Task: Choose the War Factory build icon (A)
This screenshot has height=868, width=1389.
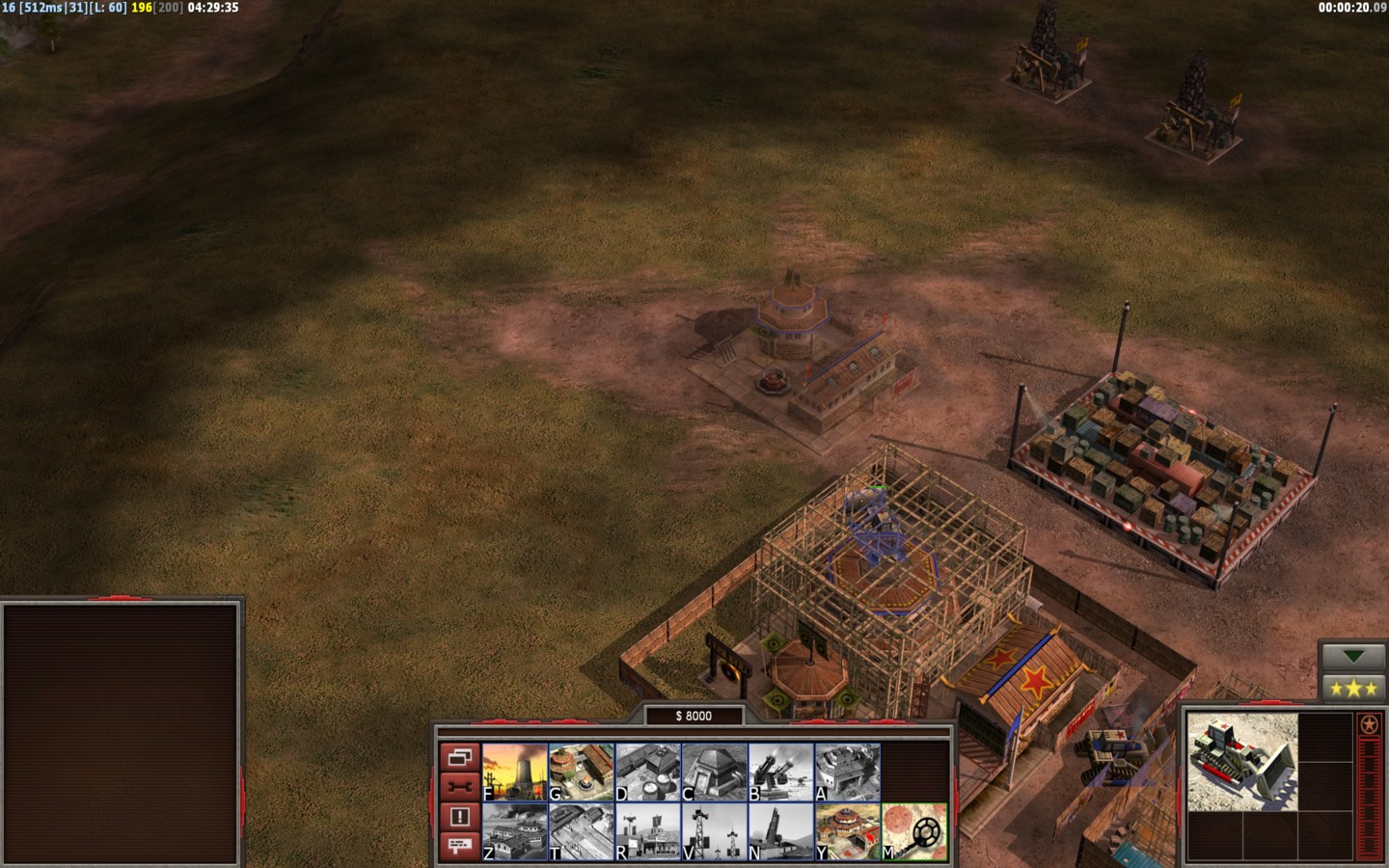Action: click(848, 772)
